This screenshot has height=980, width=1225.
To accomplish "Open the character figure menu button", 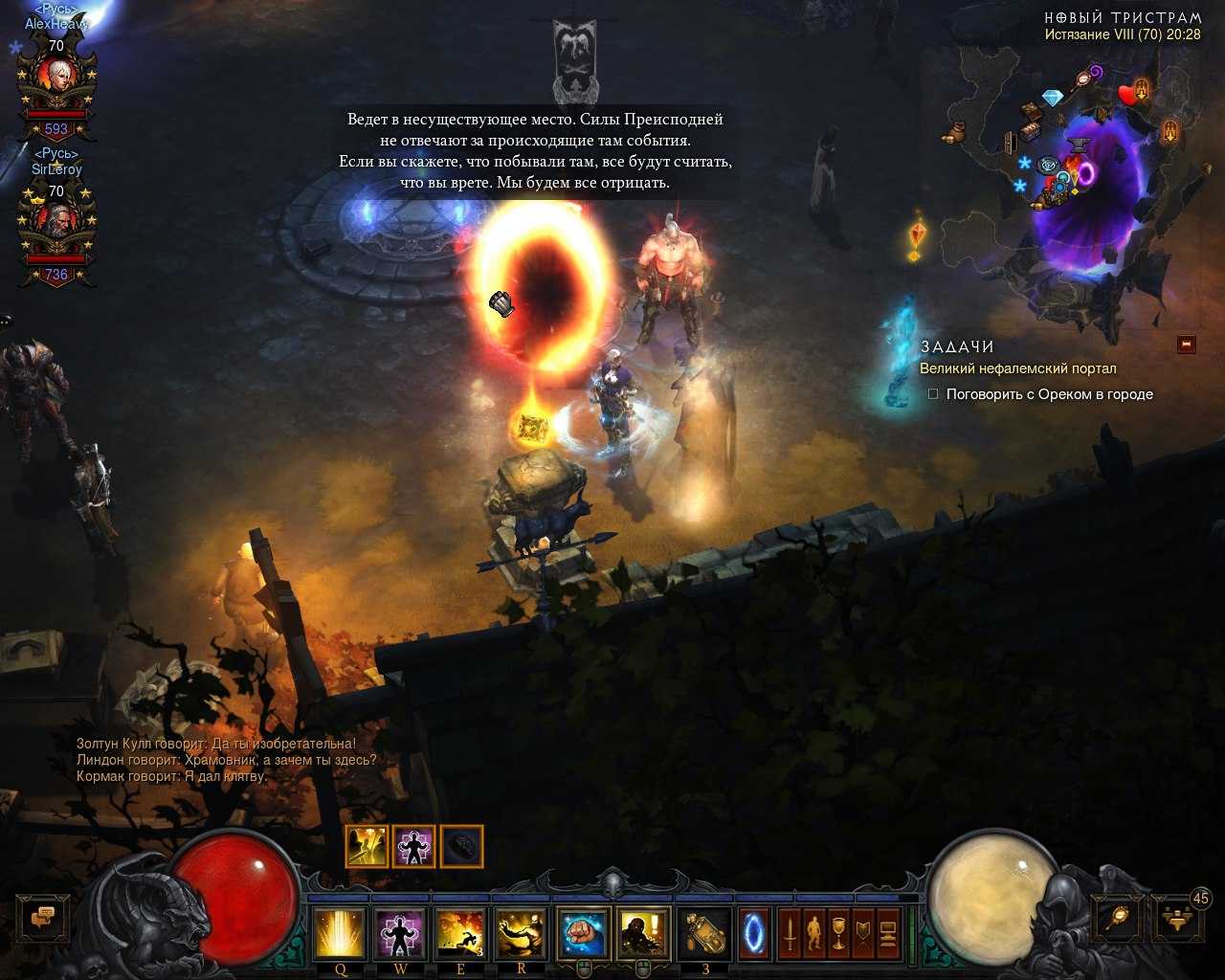I will pyautogui.click(x=813, y=933).
